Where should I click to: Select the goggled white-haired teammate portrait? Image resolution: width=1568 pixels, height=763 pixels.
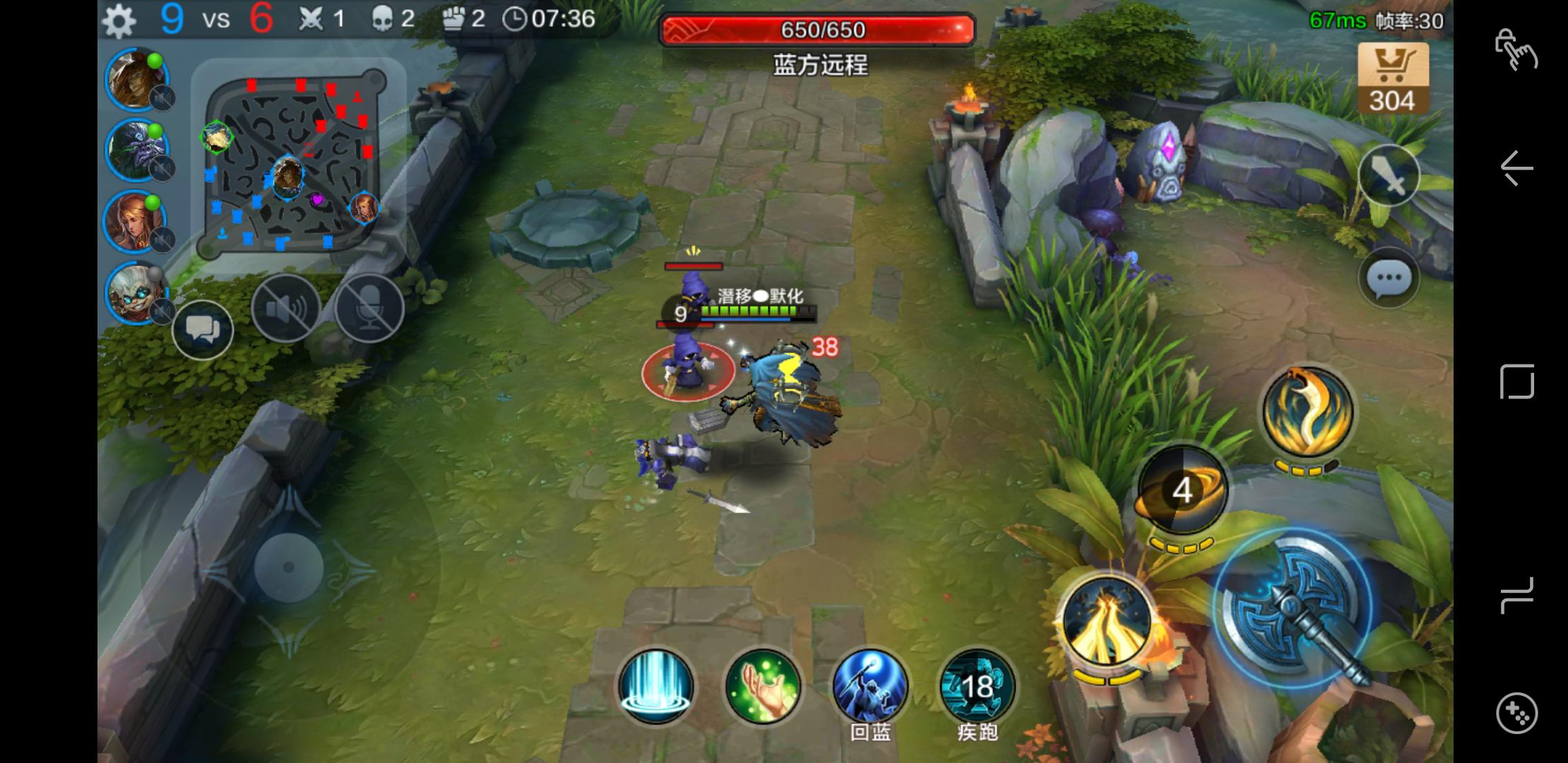pyautogui.click(x=136, y=292)
